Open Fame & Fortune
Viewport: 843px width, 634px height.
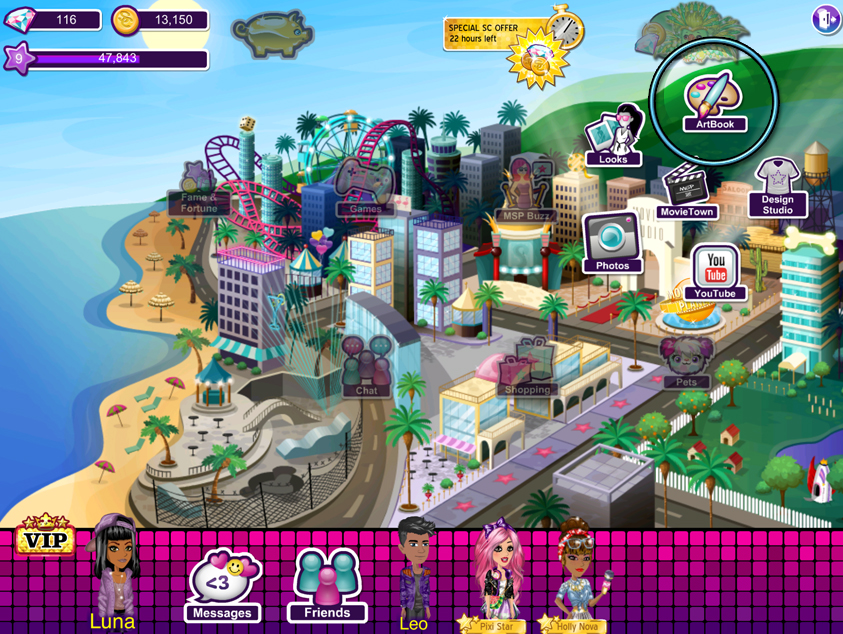click(199, 190)
